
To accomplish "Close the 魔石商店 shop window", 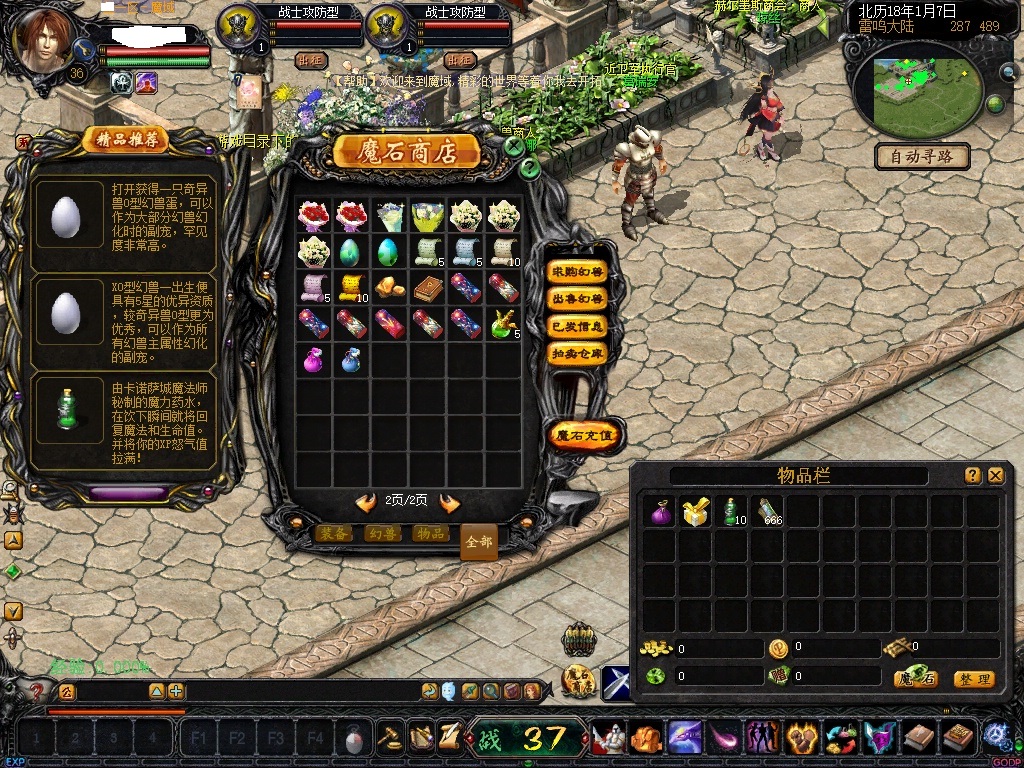I will [514, 145].
